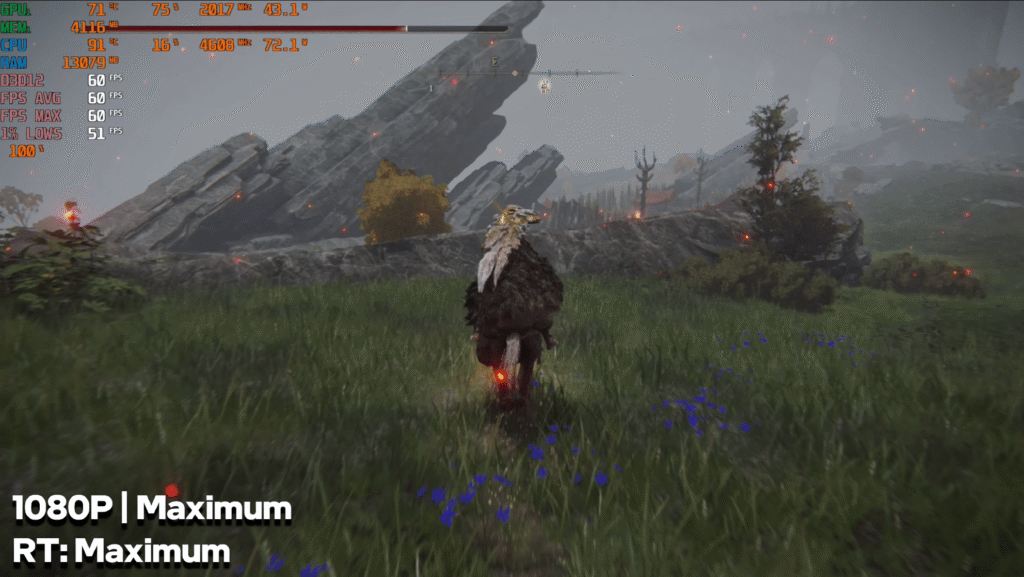
Task: Select the glowing marker icon under the compass
Action: coord(545,86)
